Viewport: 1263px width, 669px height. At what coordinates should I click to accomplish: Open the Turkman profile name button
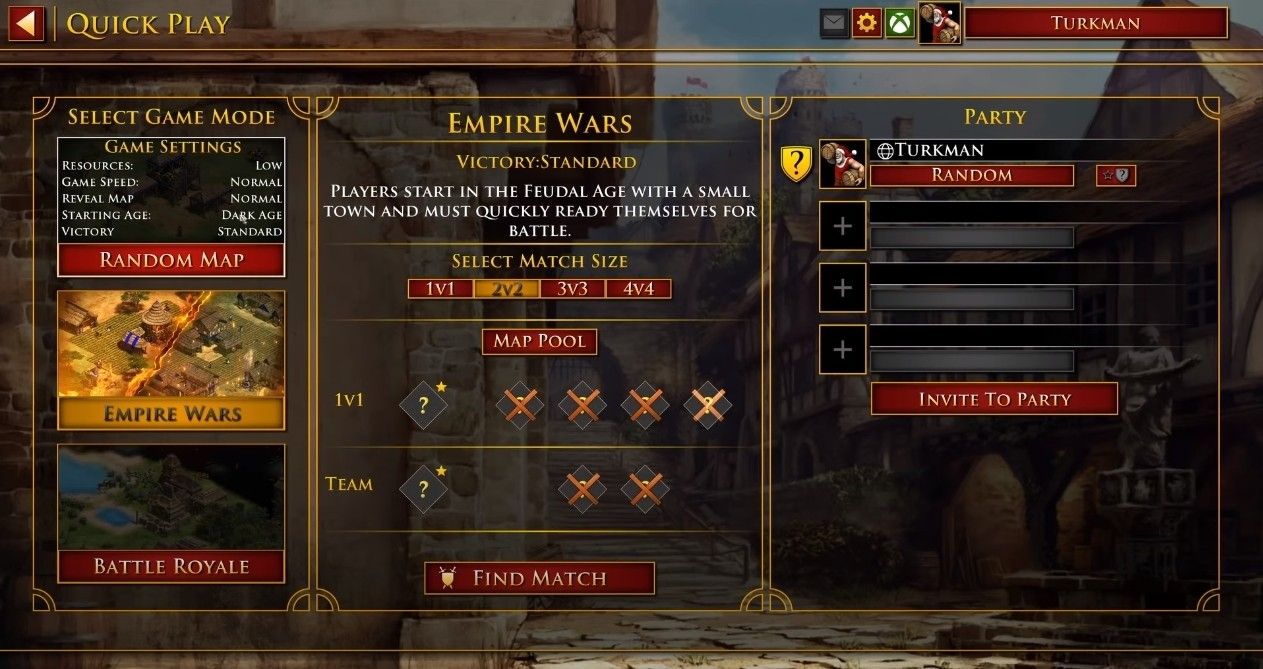1095,23
